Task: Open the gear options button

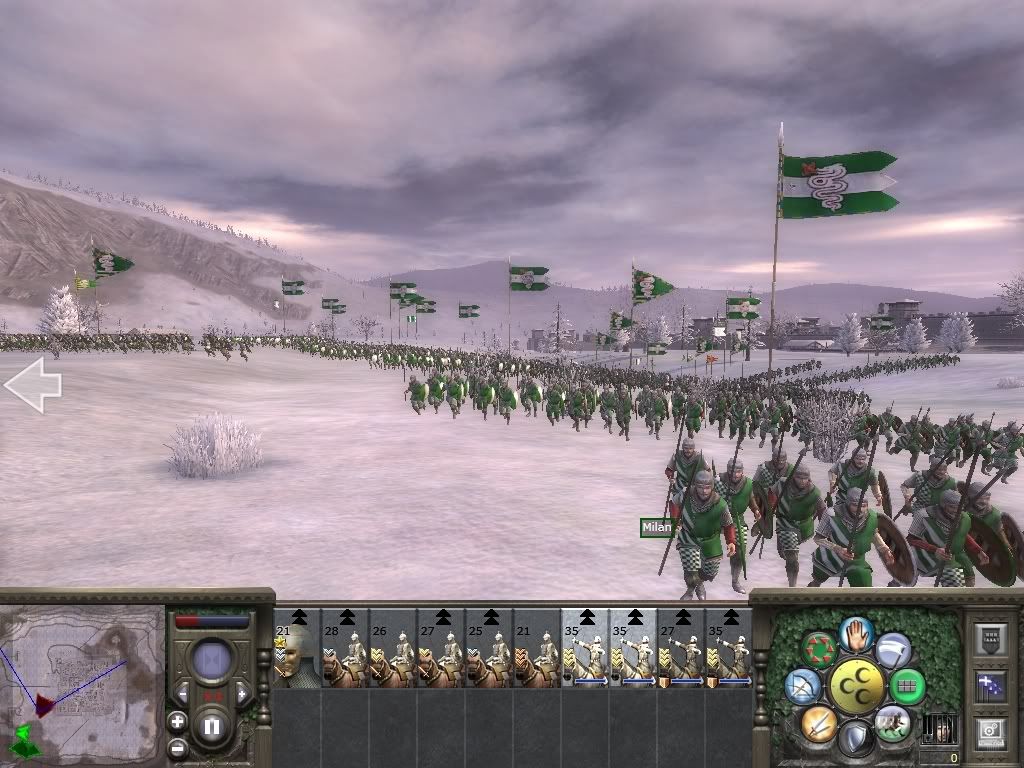Action: click(x=993, y=732)
